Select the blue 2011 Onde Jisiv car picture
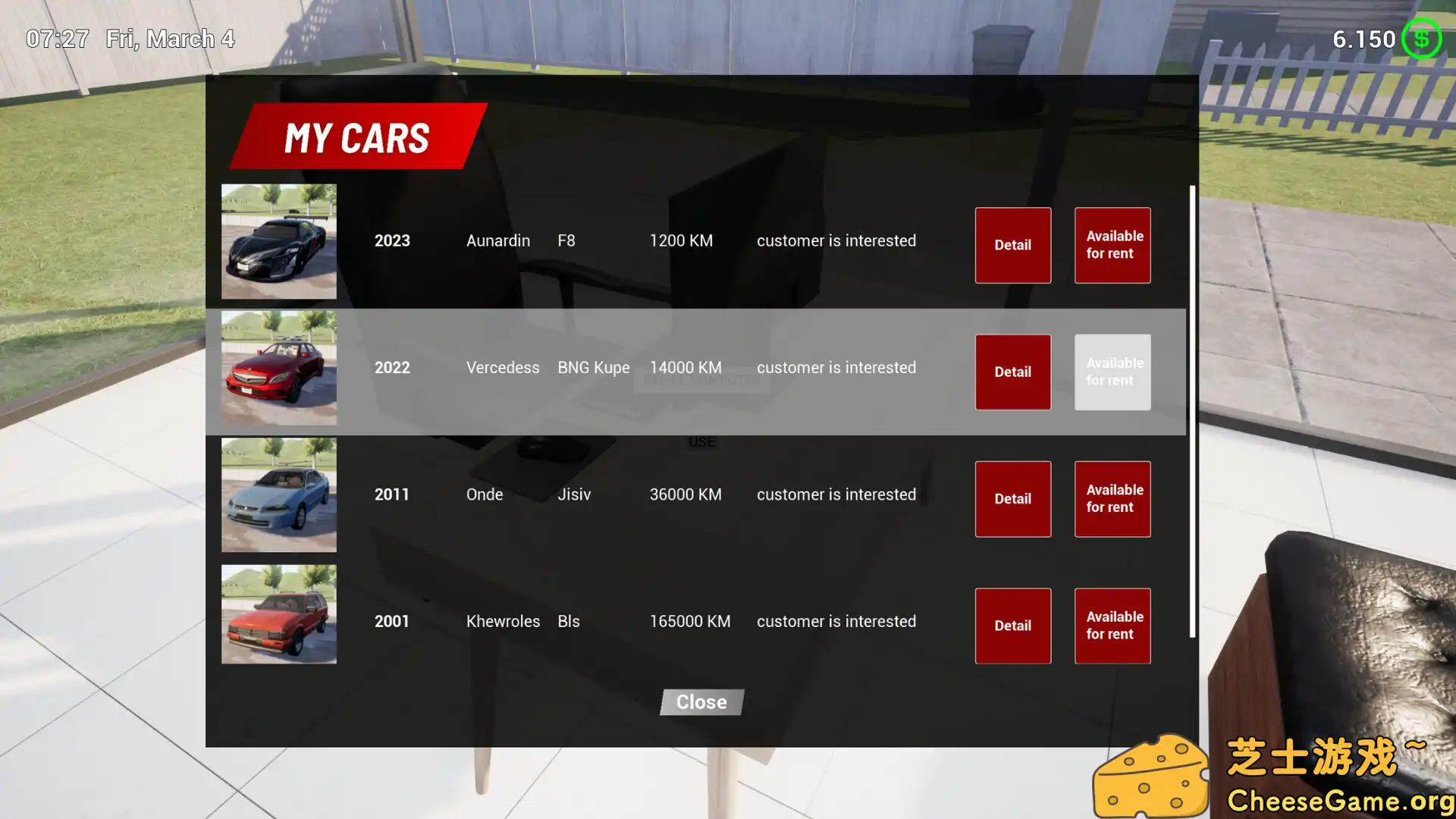This screenshot has width=1456, height=819. [278, 494]
